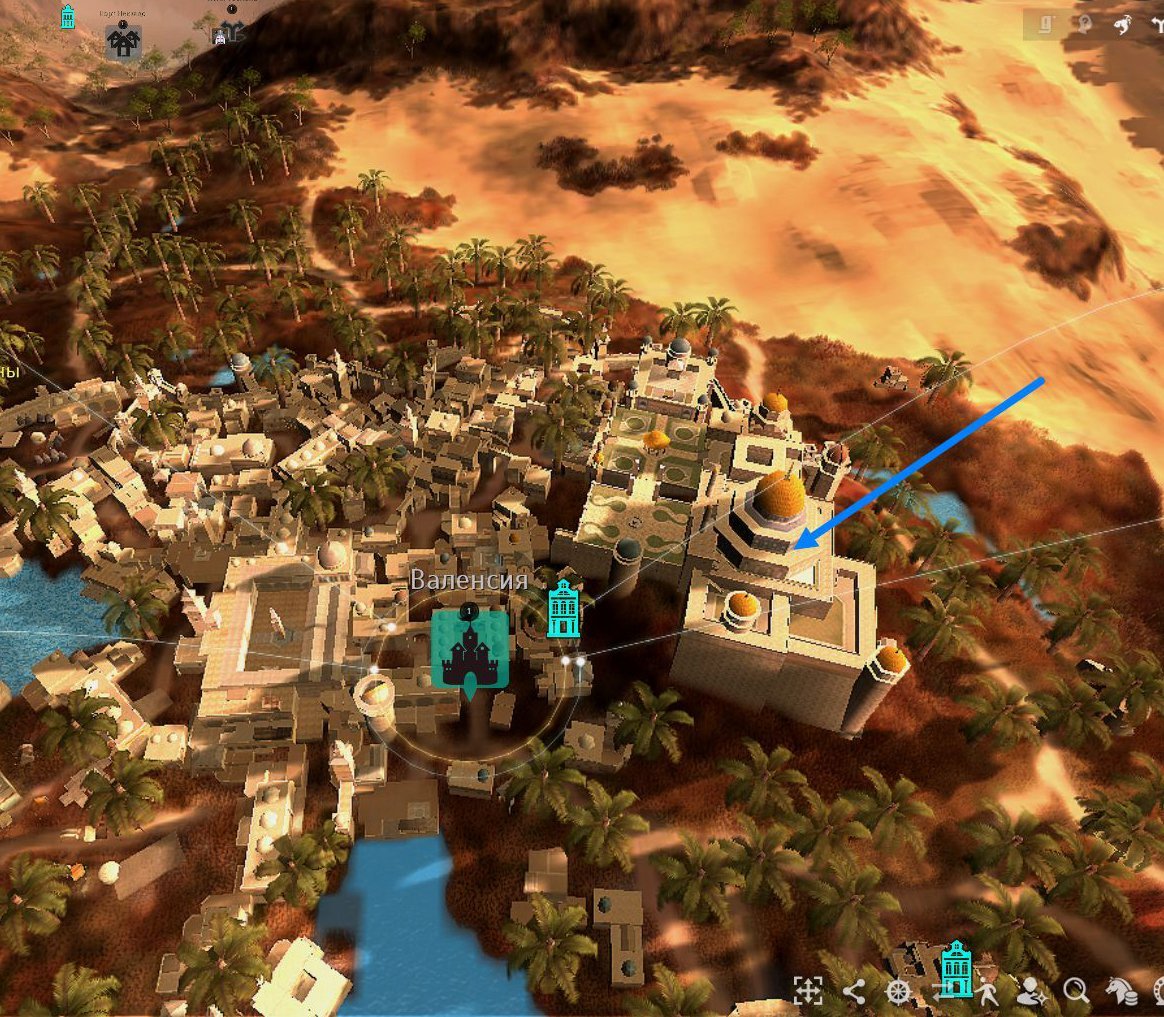Select the cyan building marker near bottom toolbar
Image resolution: width=1164 pixels, height=1017 pixels.
[957, 966]
